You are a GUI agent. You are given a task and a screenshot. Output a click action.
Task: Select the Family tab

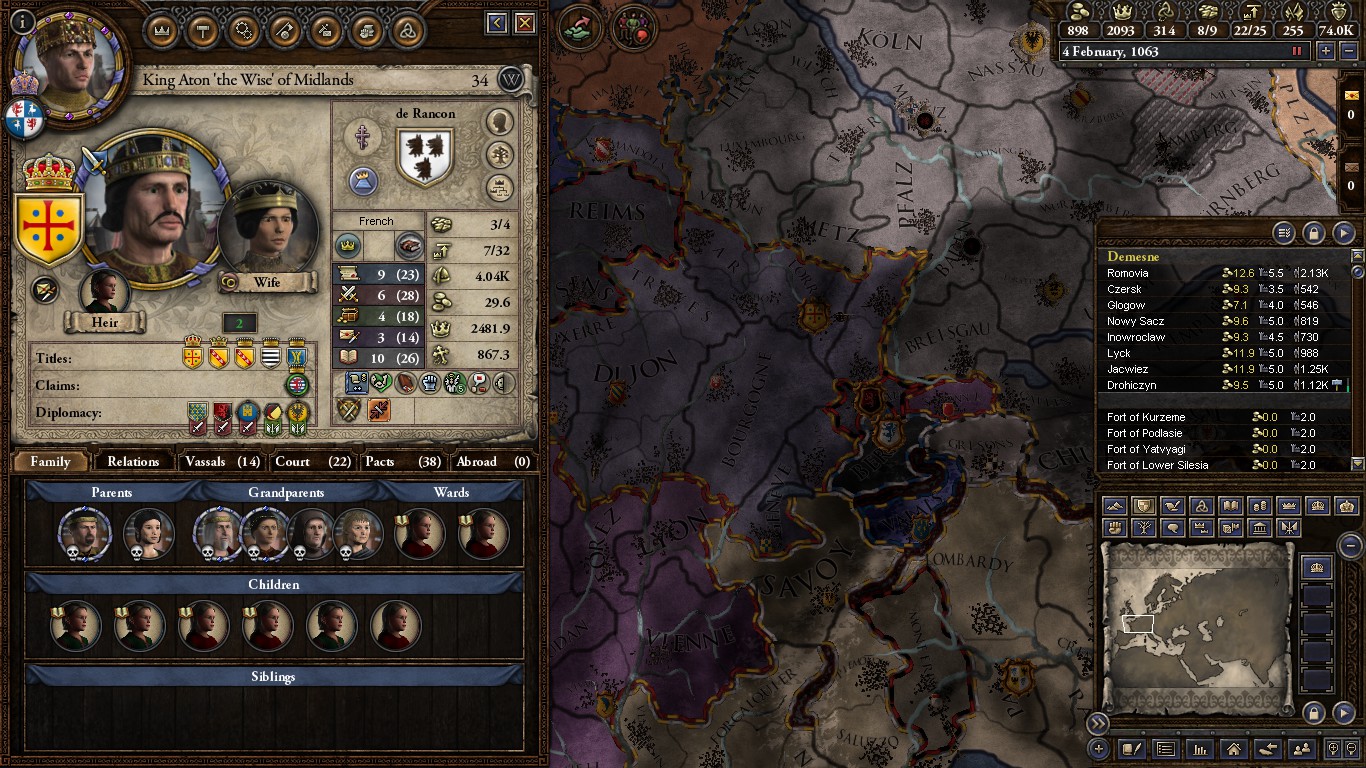[50, 461]
